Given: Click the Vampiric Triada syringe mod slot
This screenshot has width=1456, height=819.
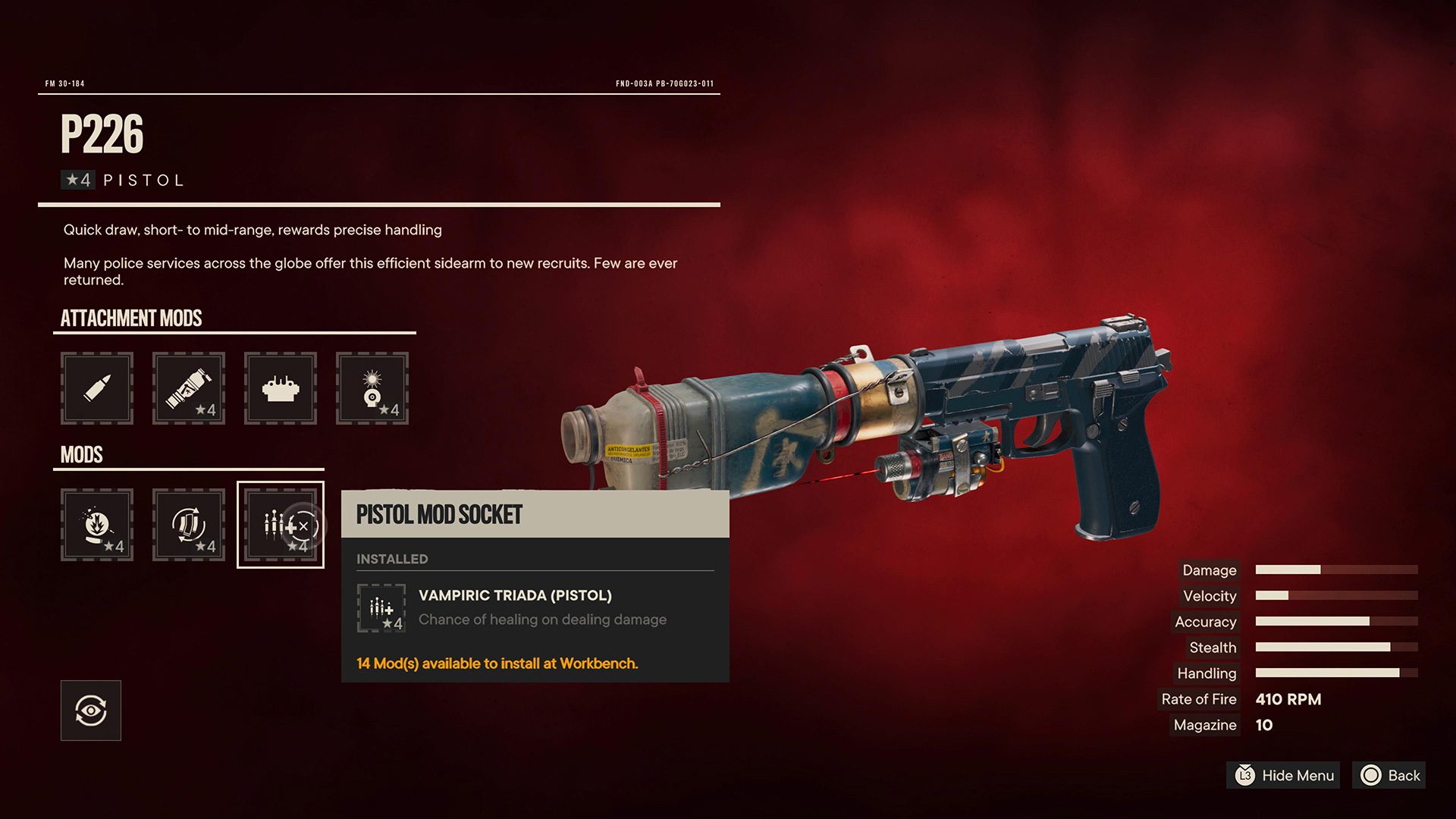Looking at the screenshot, I should coord(281,525).
